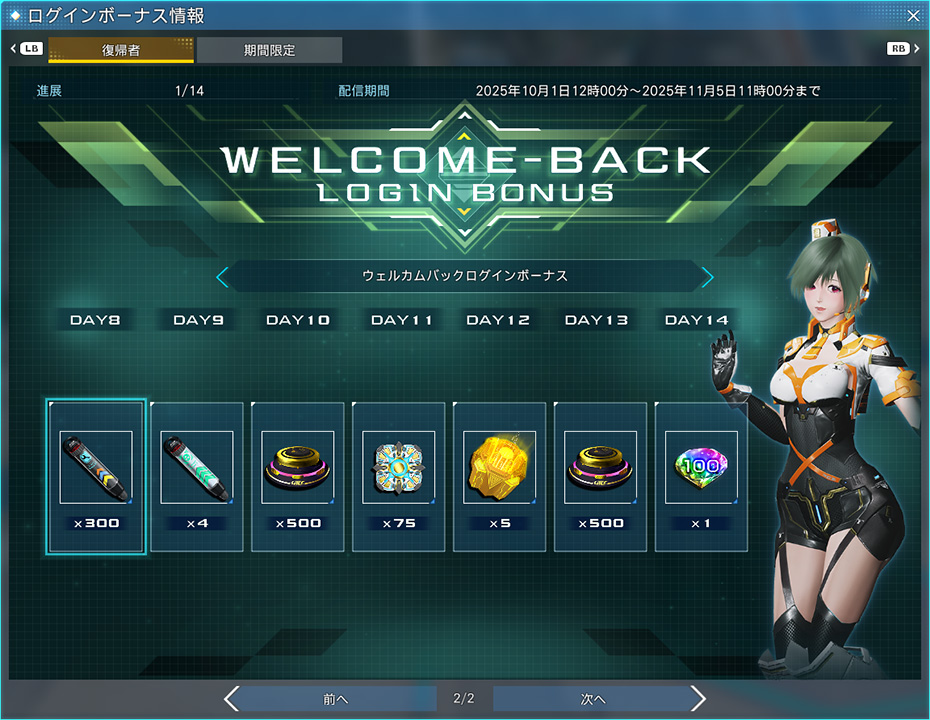Open the 期間限定 tab
Image resolution: width=930 pixels, height=720 pixels.
pyautogui.click(x=269, y=50)
